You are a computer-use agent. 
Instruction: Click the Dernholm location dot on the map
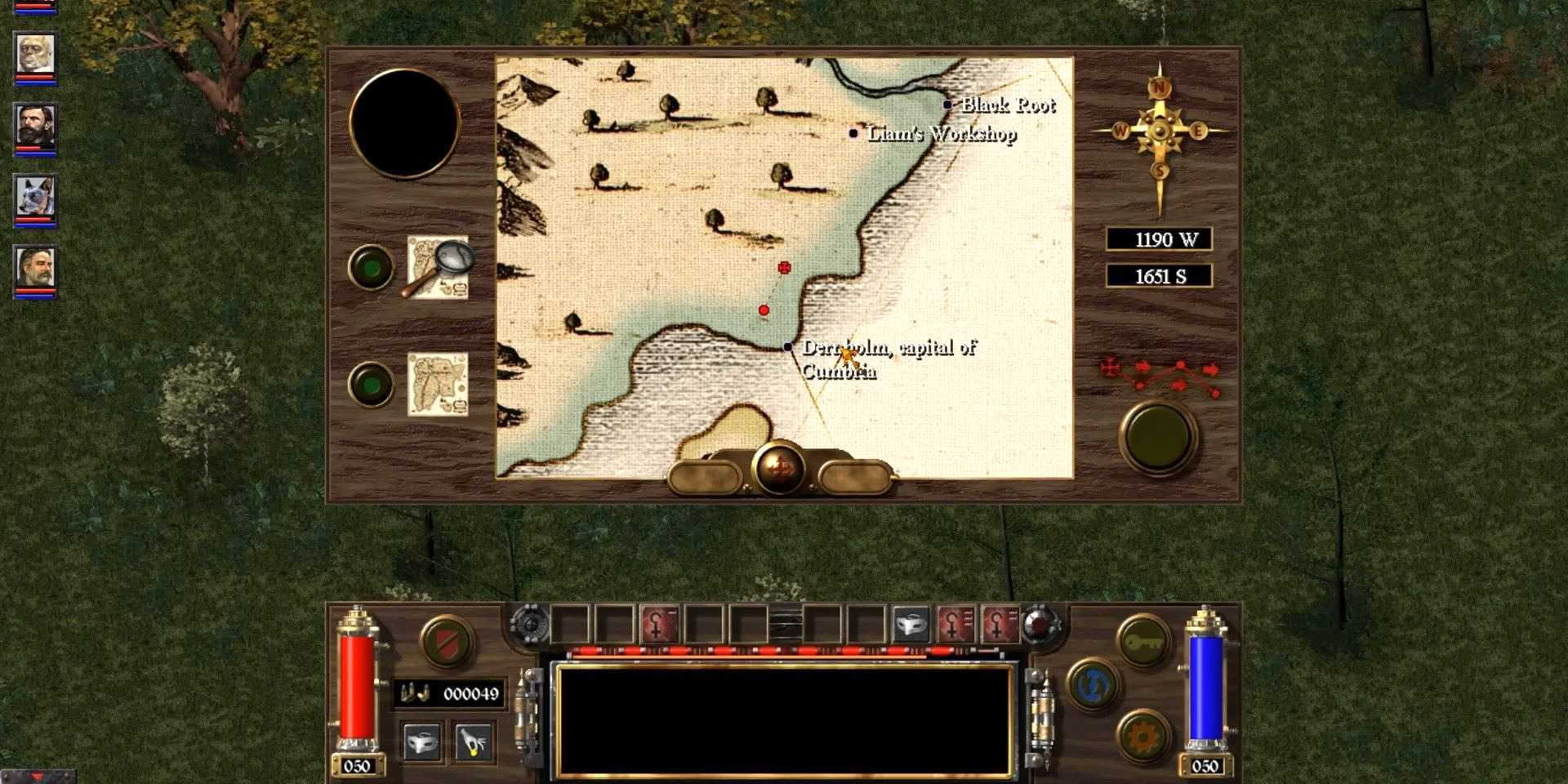pyautogui.click(x=787, y=347)
